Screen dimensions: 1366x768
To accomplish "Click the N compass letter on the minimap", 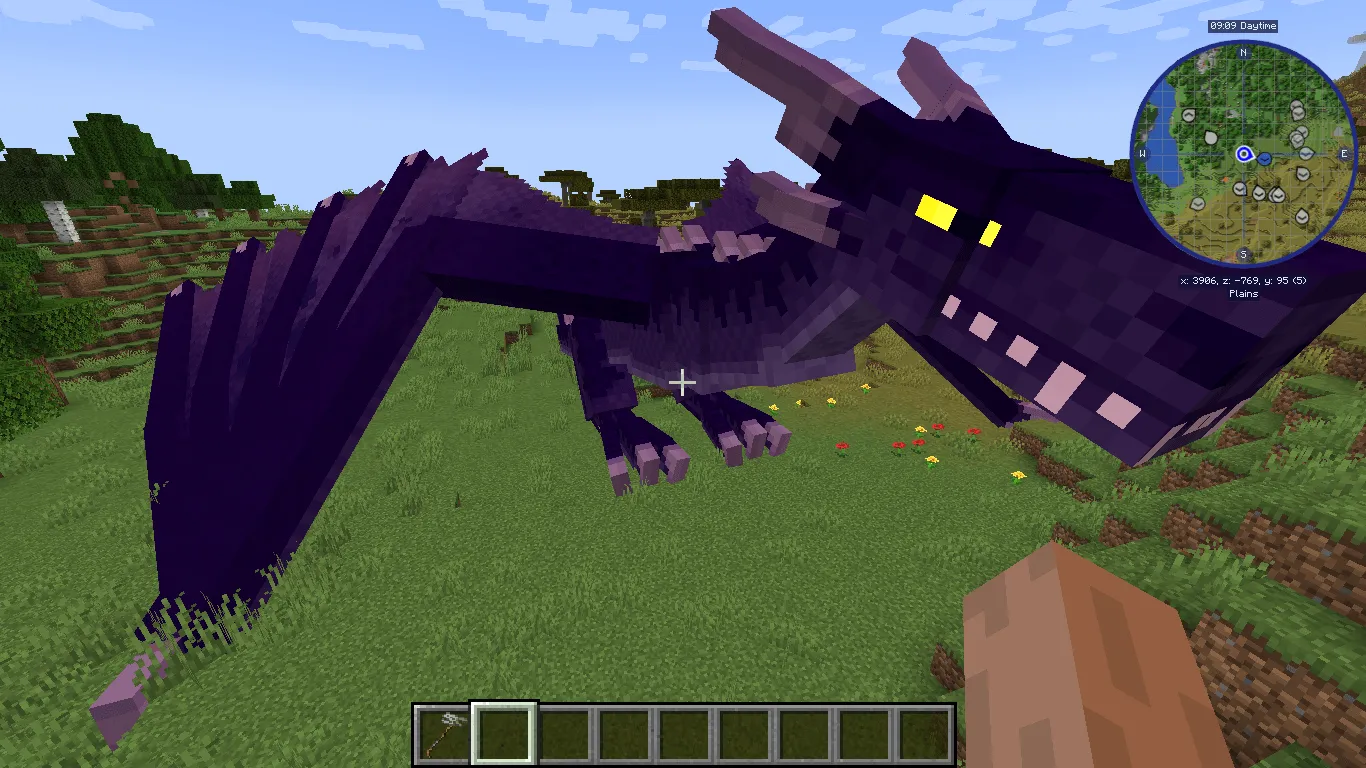I will (1242, 53).
